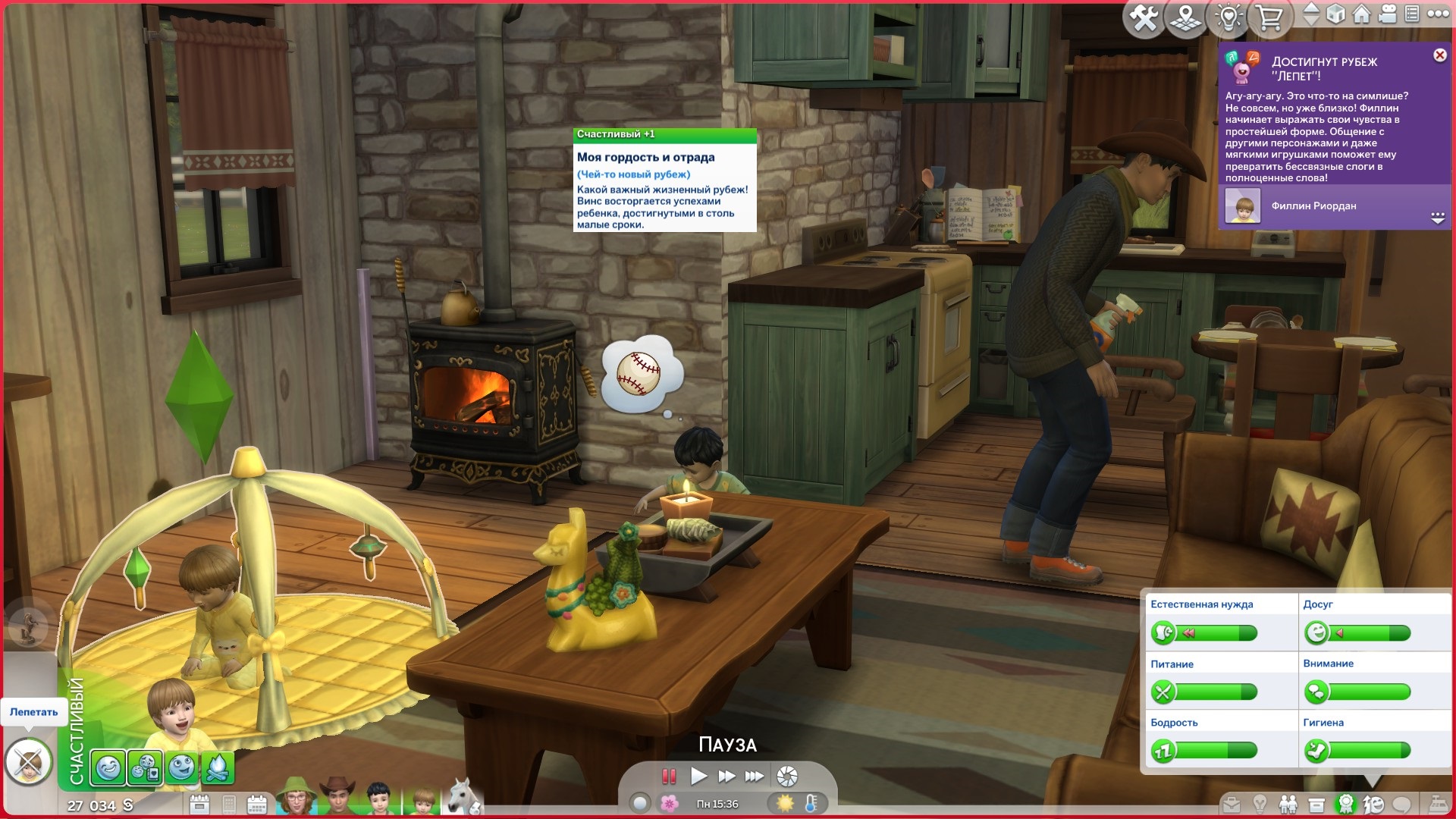Select the green-hat woman Sim portrait

tap(296, 798)
